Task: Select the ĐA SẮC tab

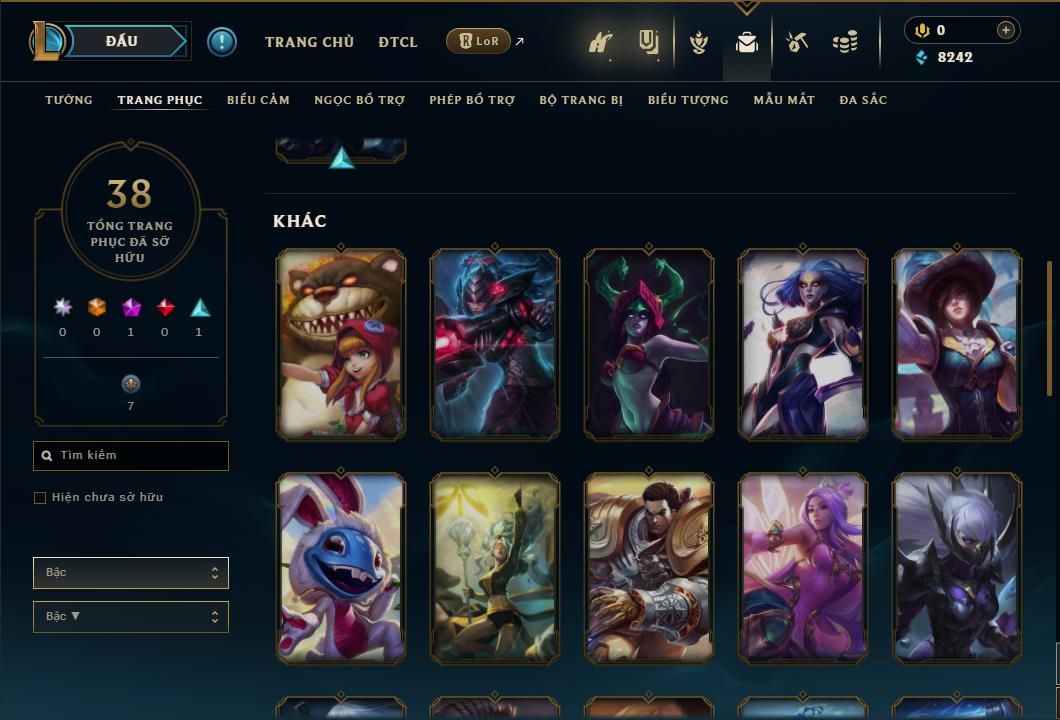Action: pos(863,100)
